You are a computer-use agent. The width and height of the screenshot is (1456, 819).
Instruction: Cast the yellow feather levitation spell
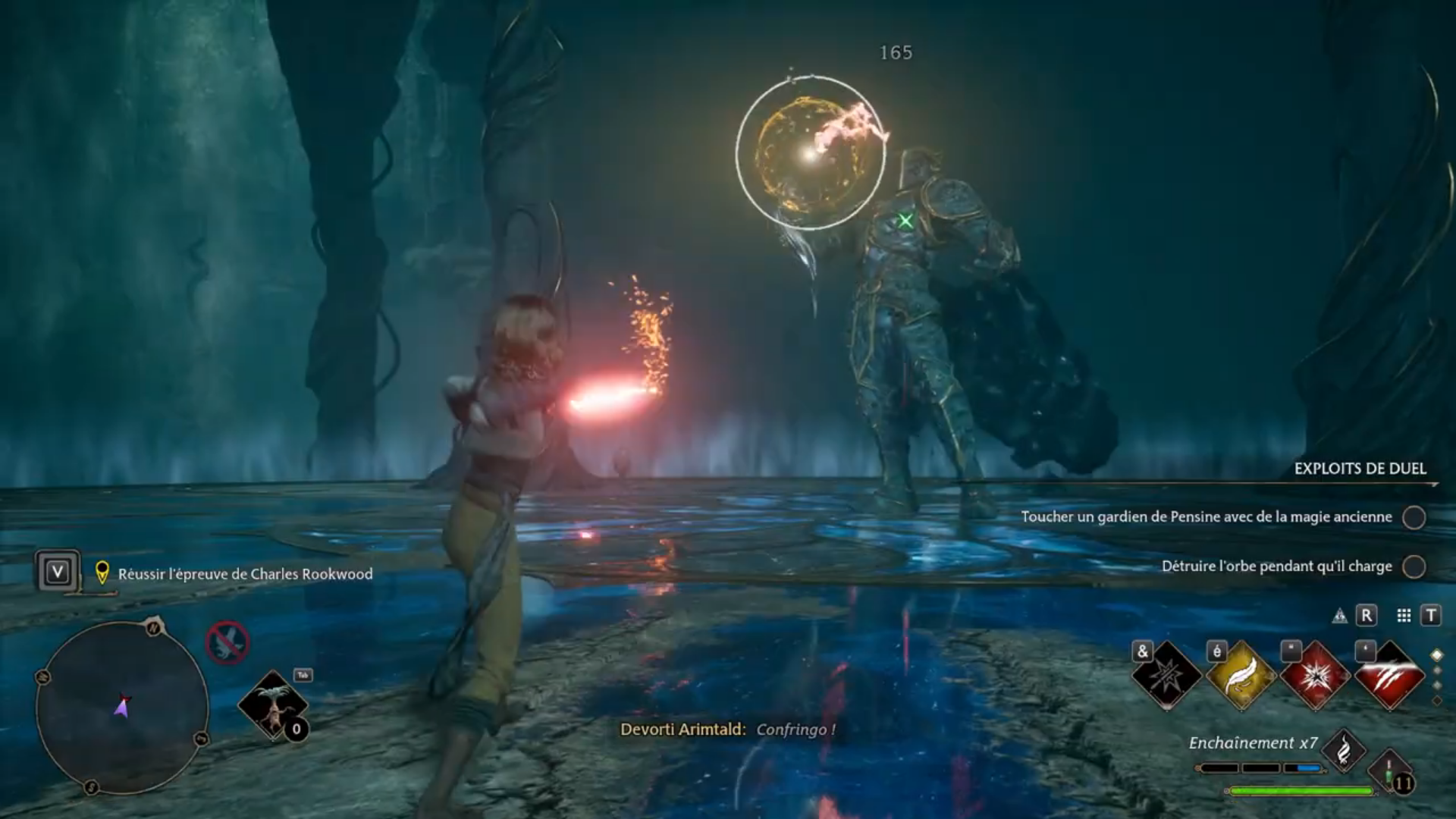(x=1241, y=676)
